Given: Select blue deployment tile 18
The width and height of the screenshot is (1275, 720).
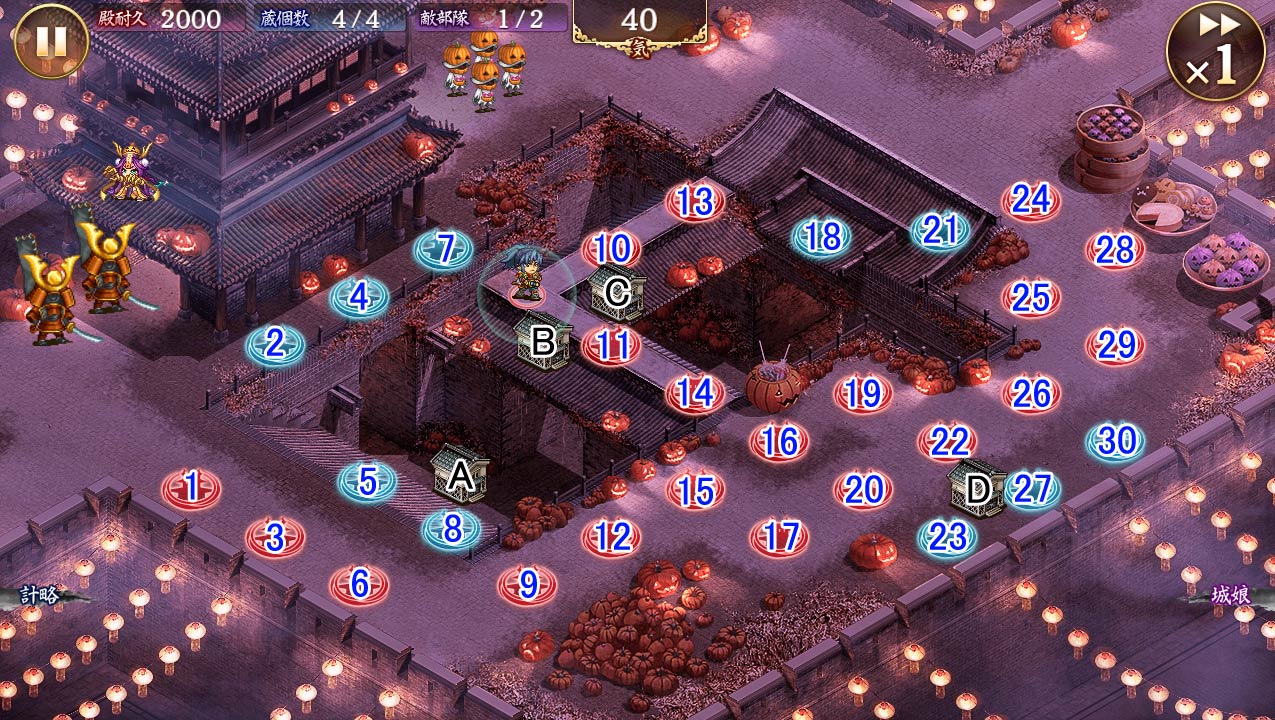Looking at the screenshot, I should pyautogui.click(x=822, y=237).
